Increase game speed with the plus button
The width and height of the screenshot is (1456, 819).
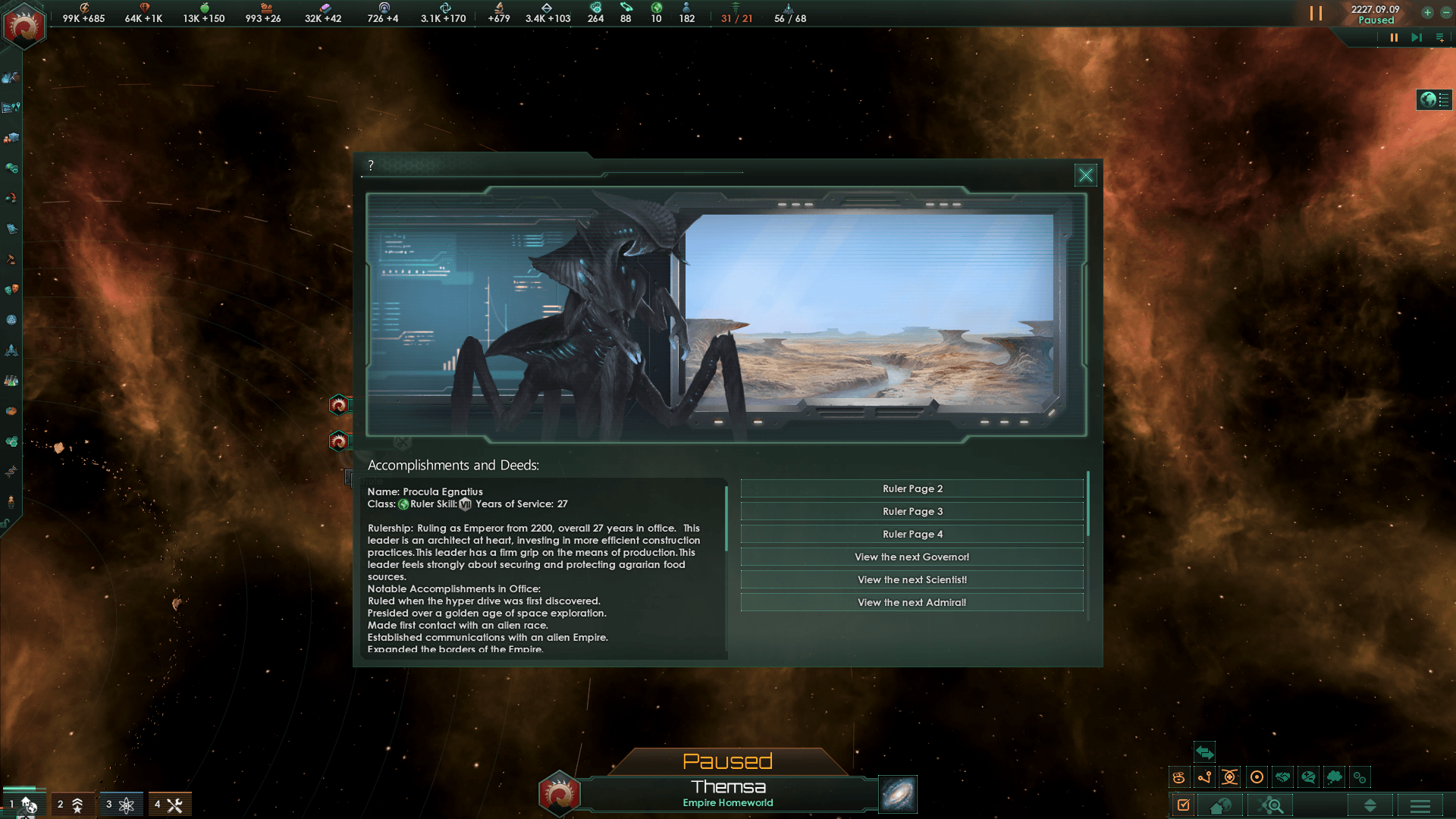coord(1427,12)
